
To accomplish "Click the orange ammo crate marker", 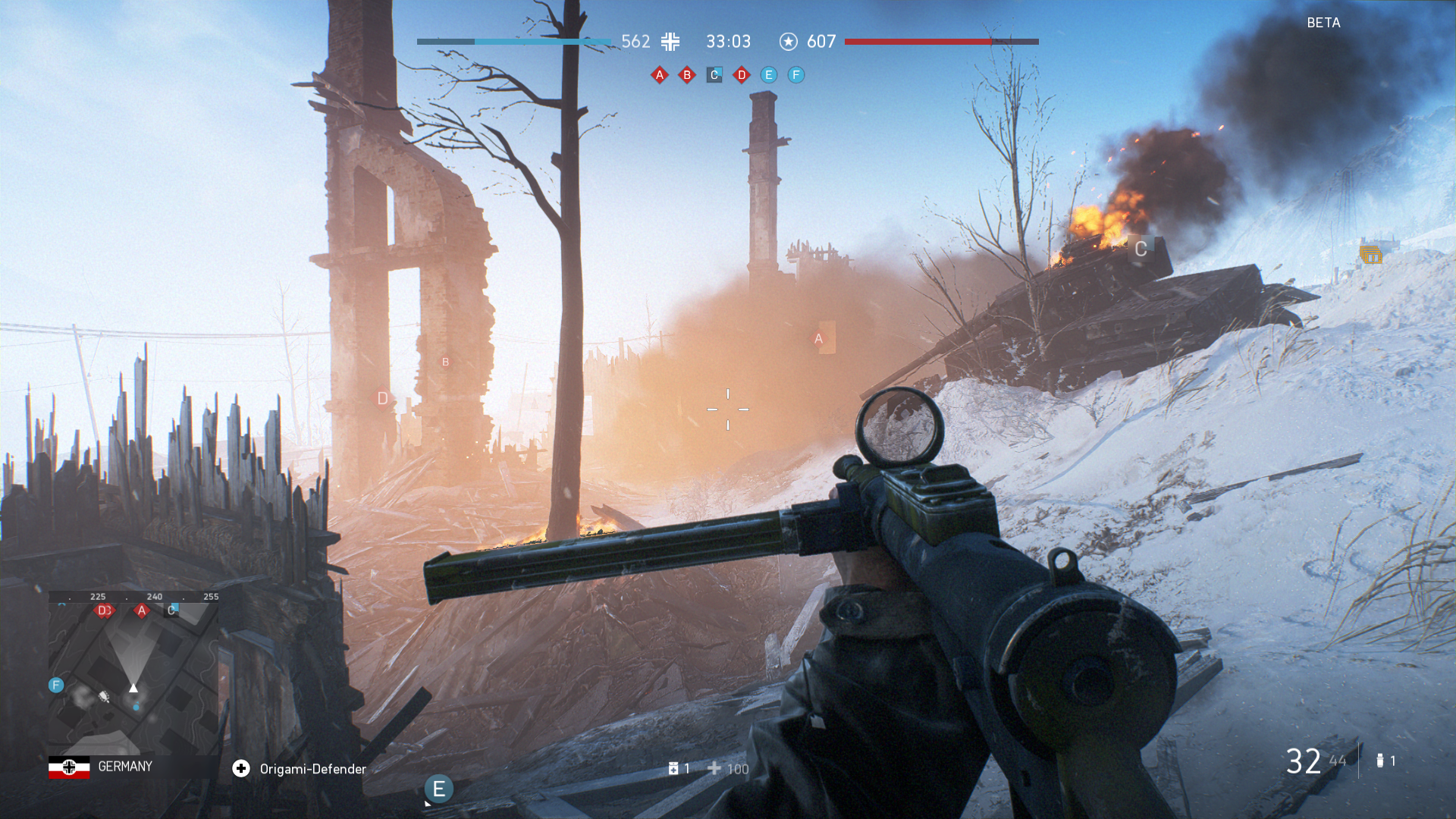I will 1370,256.
